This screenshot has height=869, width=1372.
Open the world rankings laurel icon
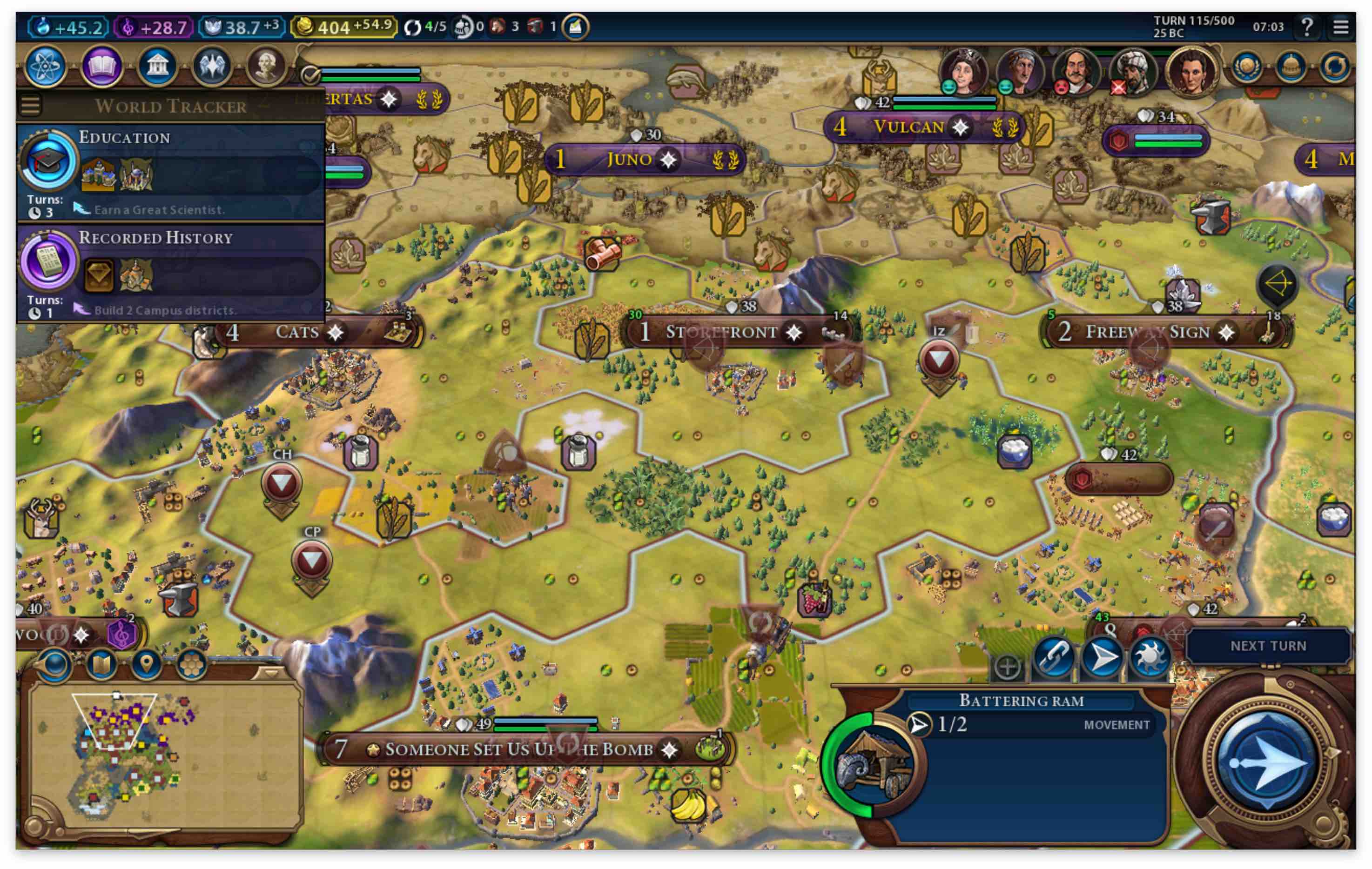pyautogui.click(x=1247, y=67)
